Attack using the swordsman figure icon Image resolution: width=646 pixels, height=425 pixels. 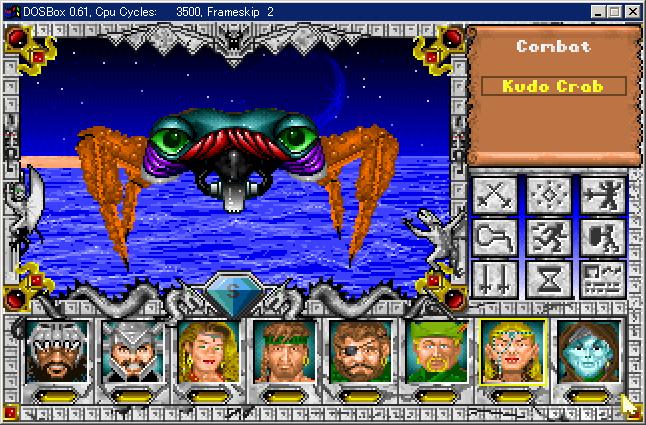602,194
